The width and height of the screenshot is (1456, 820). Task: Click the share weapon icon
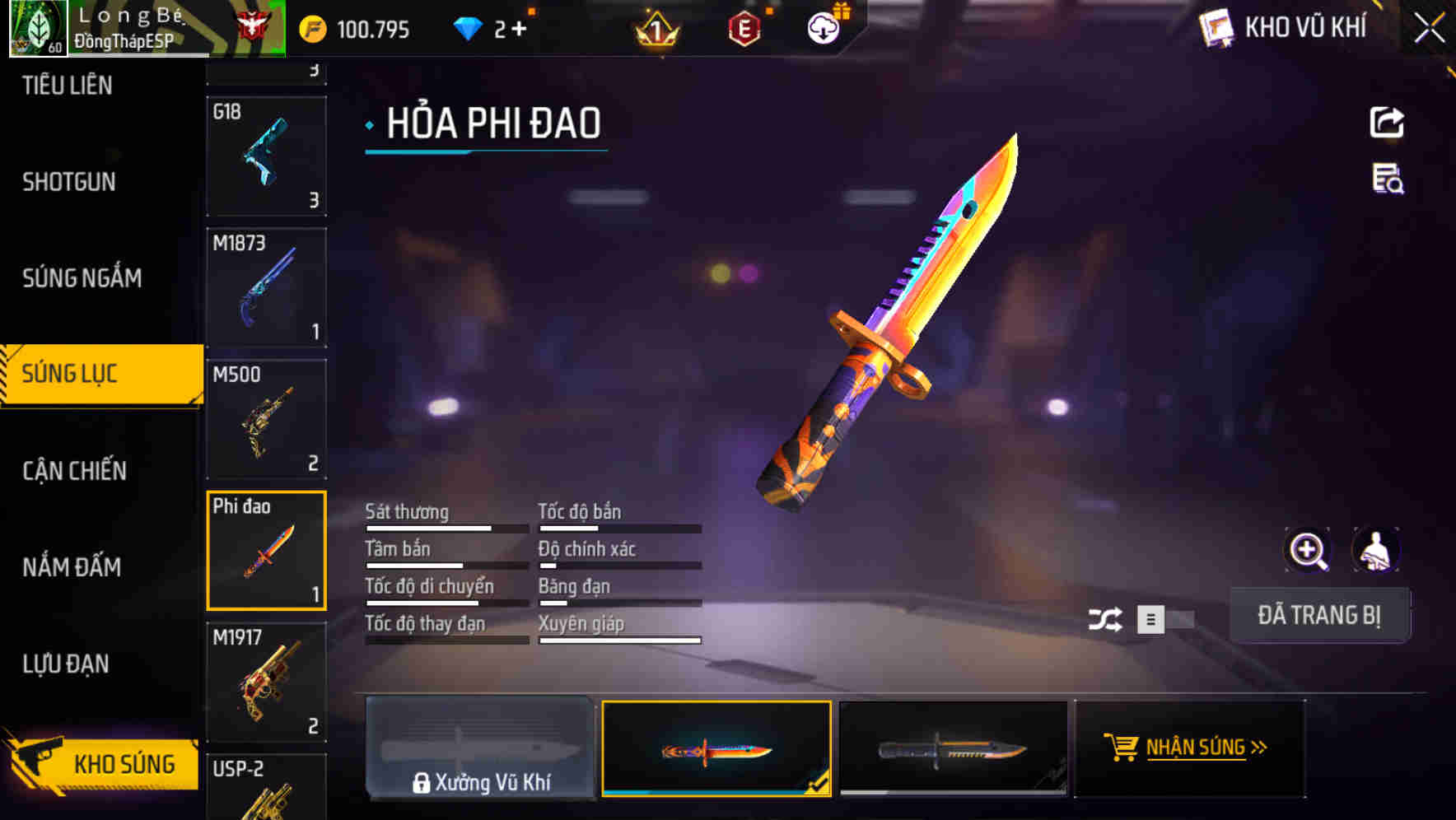(x=1388, y=122)
